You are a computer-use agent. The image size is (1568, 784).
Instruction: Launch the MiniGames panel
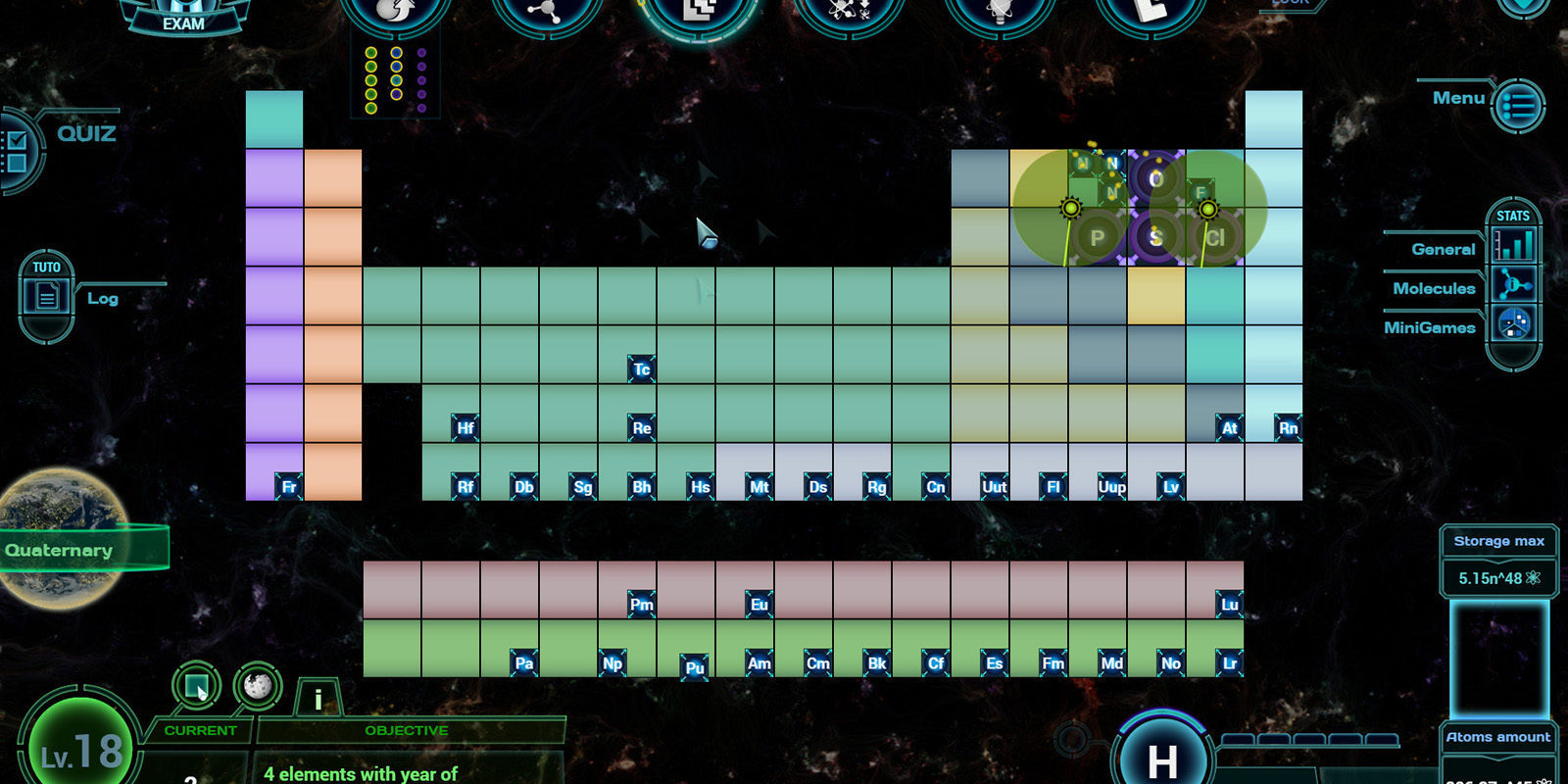pyautogui.click(x=1514, y=325)
